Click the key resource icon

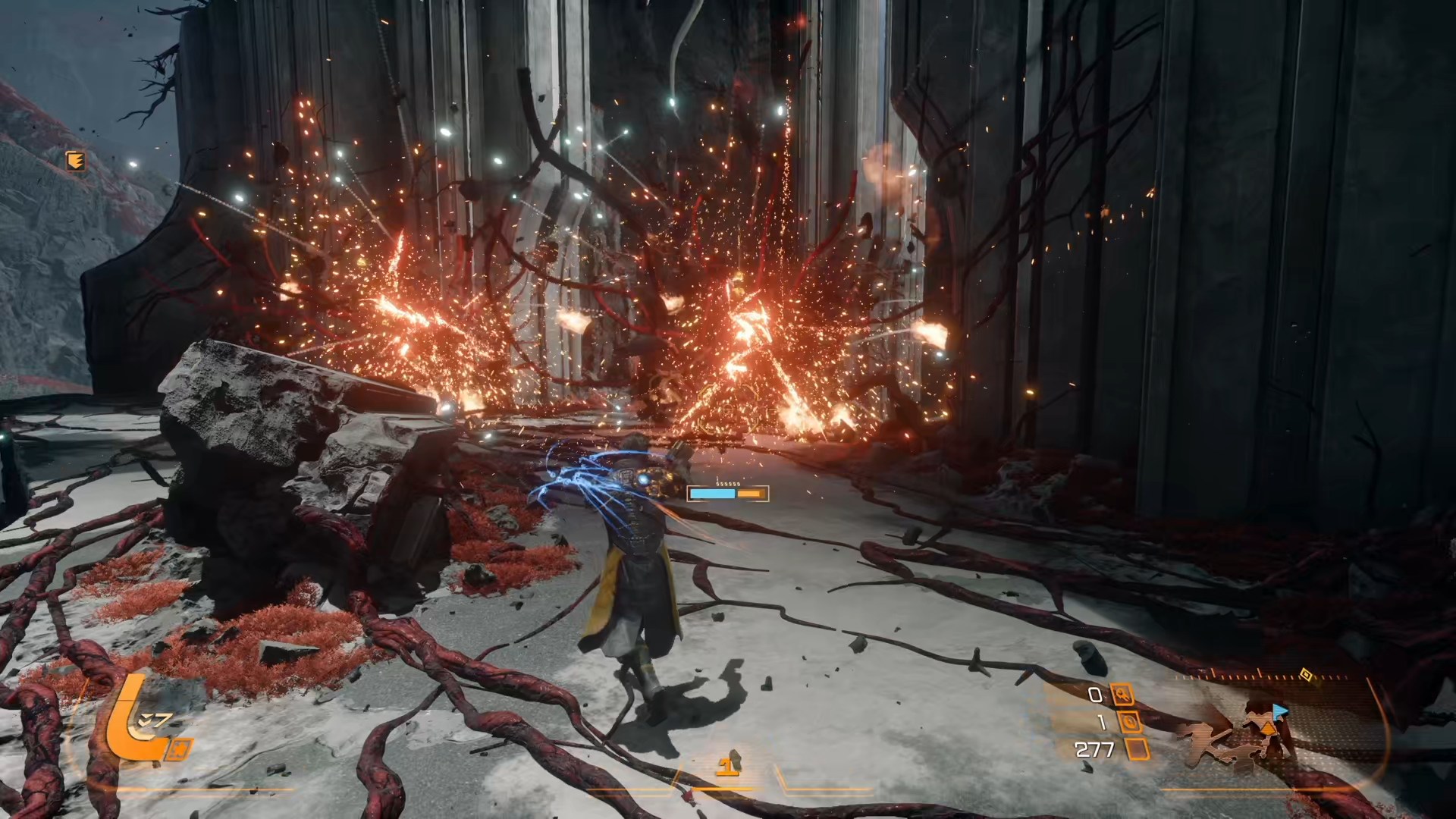(x=1122, y=694)
